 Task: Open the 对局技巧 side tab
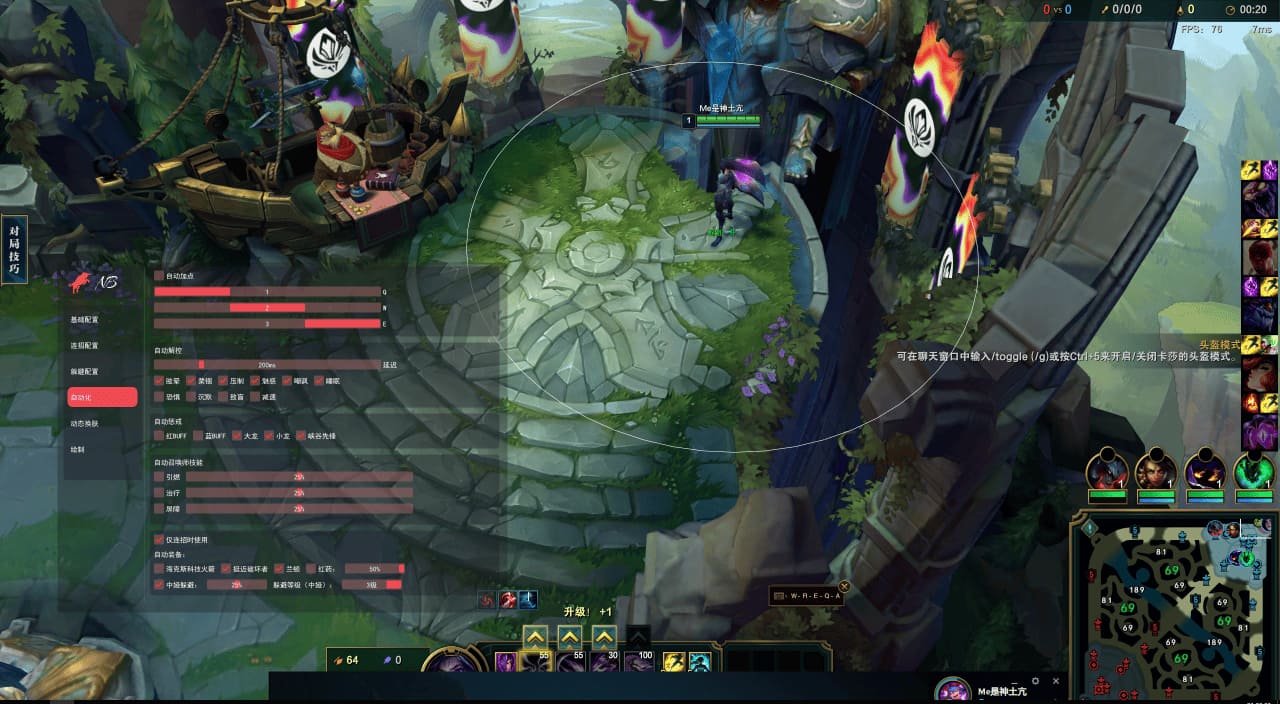coord(14,249)
